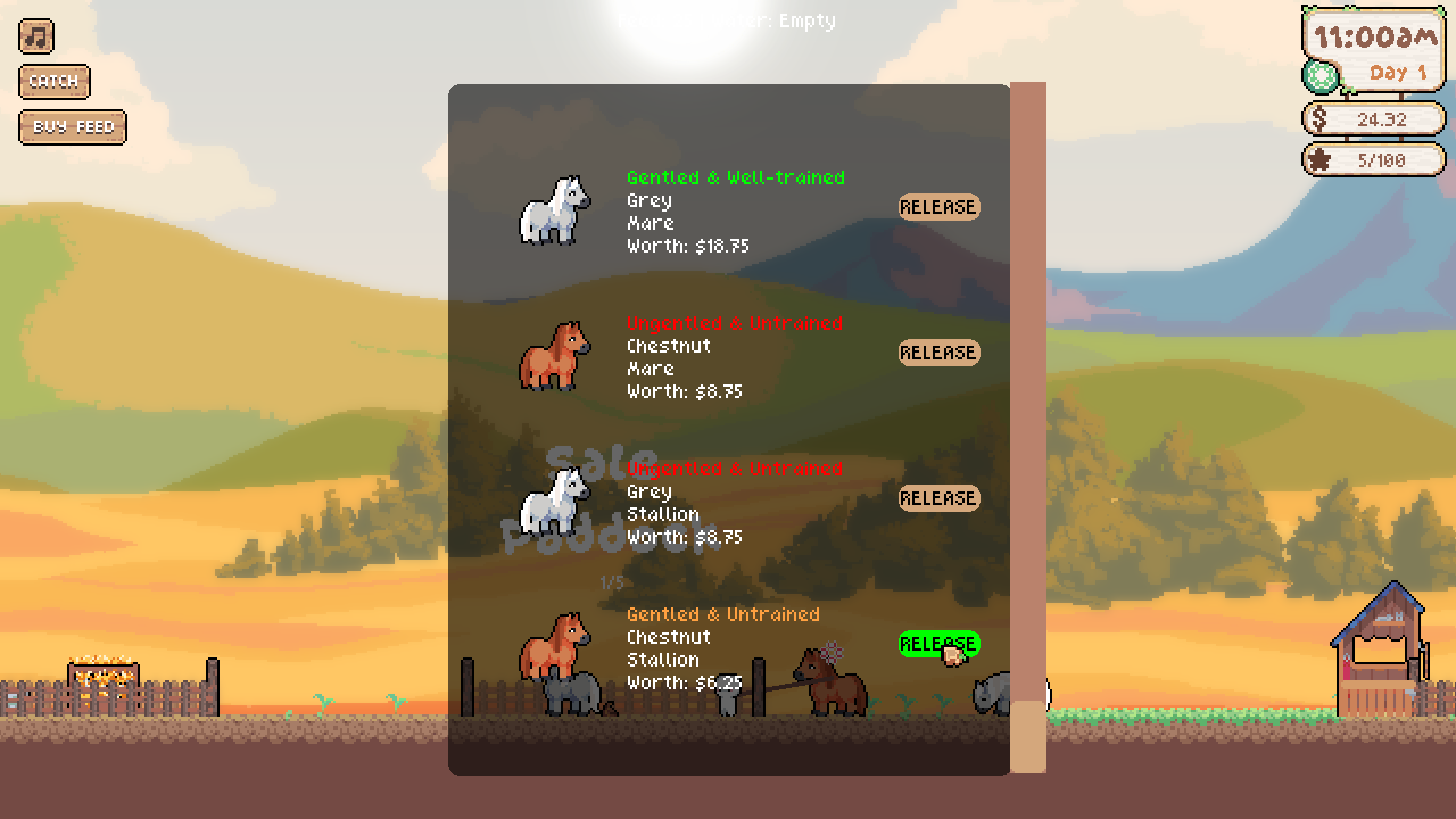The height and width of the screenshot is (819, 1456).
Task: Release the well-trained grey mare
Action: tap(939, 207)
